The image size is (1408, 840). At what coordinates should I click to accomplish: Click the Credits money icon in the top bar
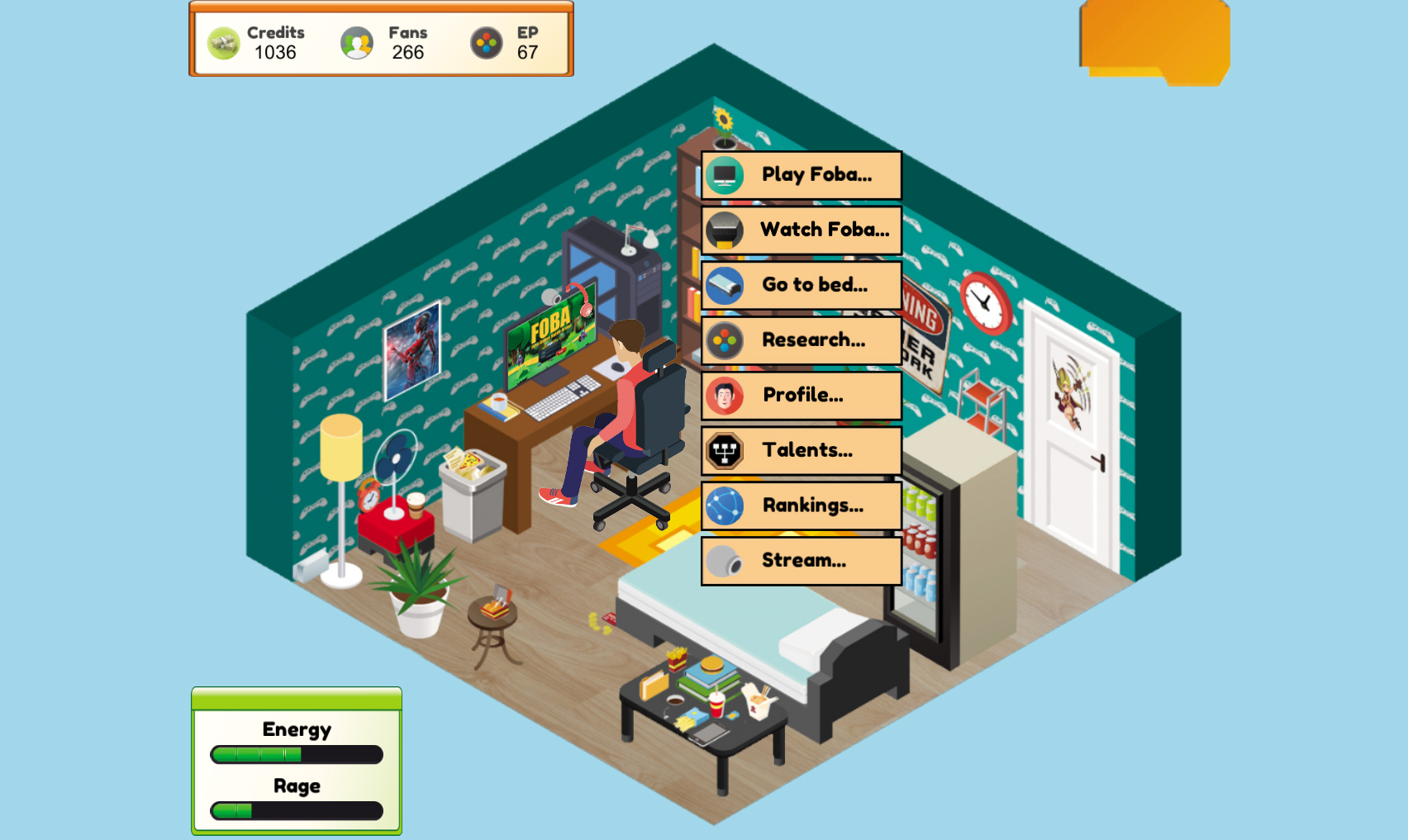click(223, 41)
